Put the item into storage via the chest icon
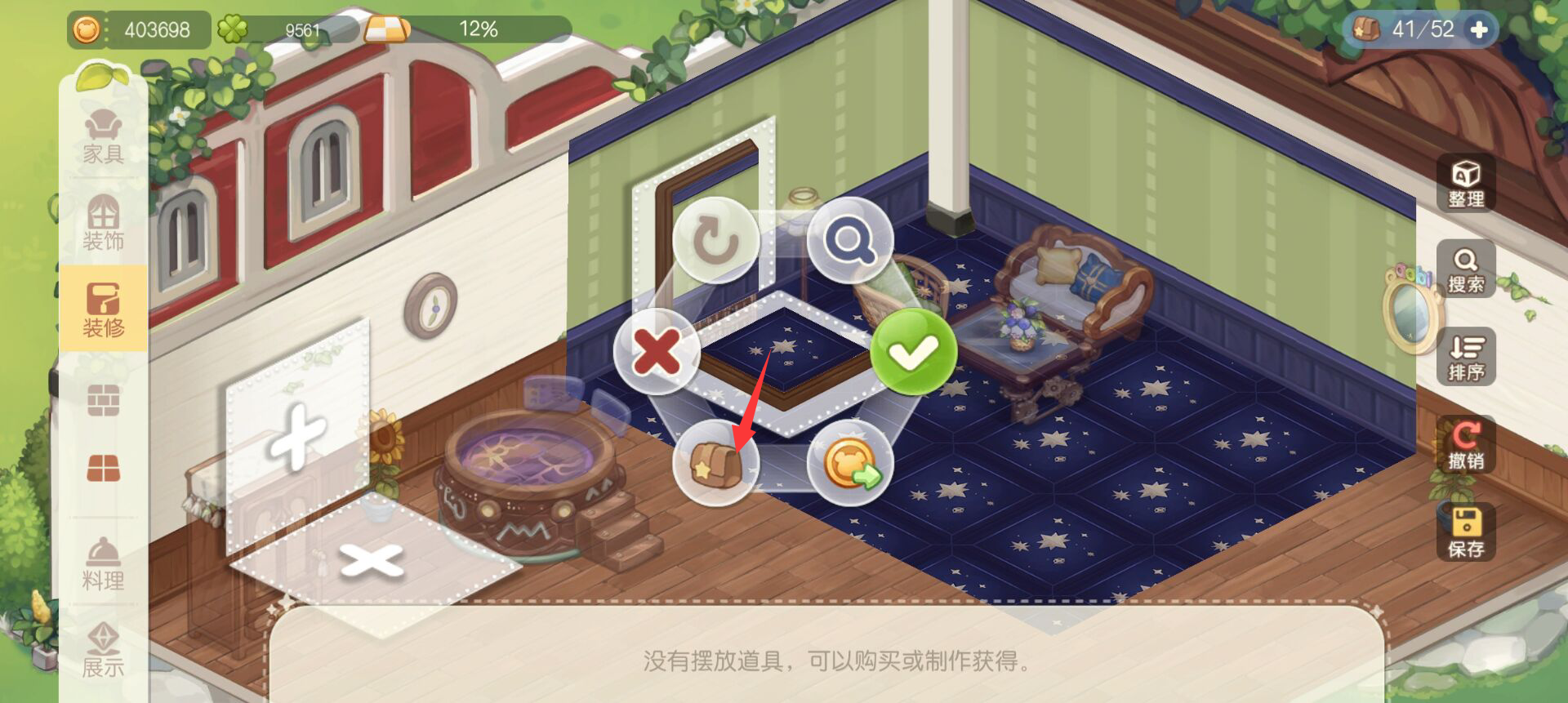Viewport: 1568px width, 703px height. pyautogui.click(x=717, y=463)
